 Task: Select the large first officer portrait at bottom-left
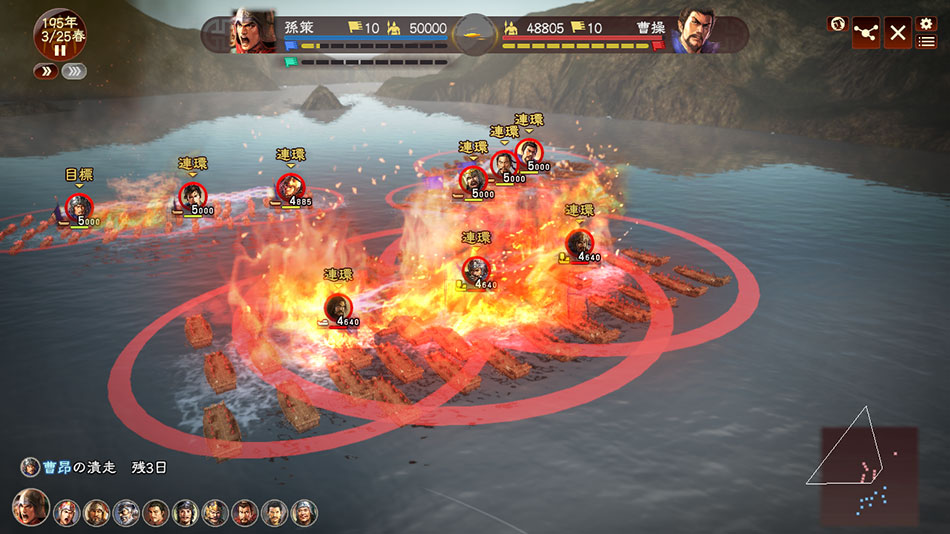coord(30,507)
